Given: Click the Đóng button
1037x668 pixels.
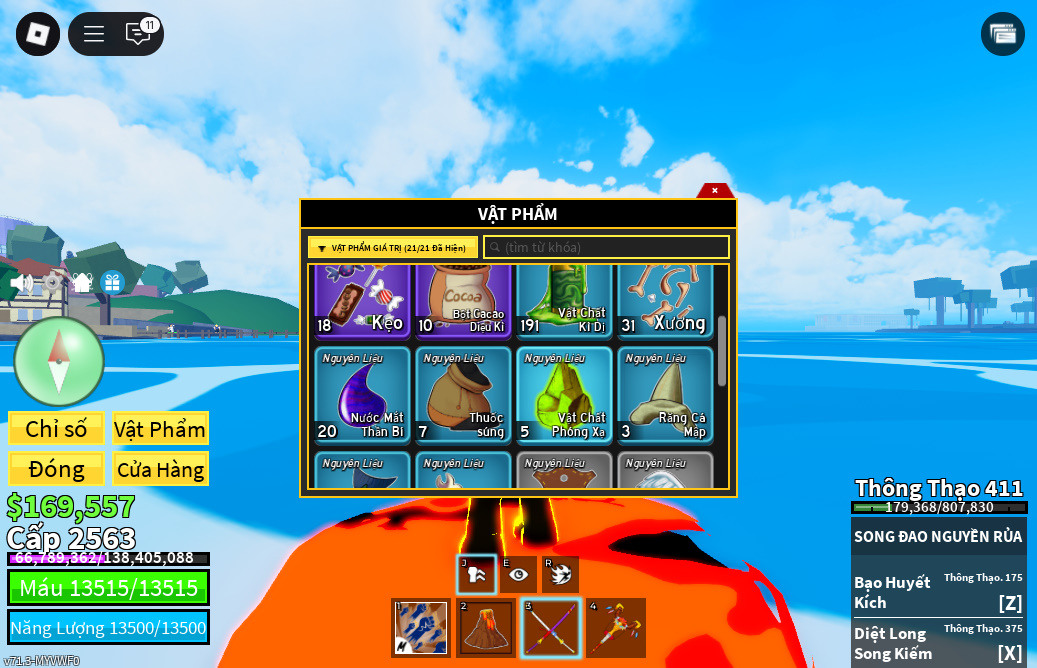Looking at the screenshot, I should (56, 469).
